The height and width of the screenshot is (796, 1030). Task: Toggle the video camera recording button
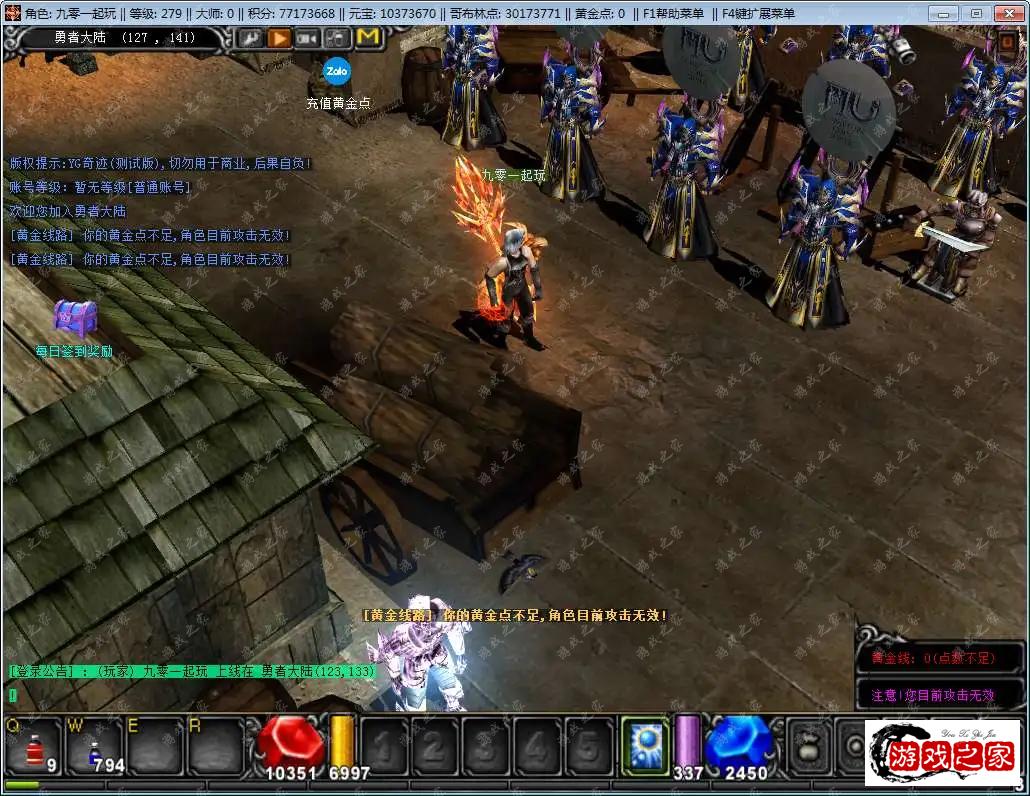tap(308, 38)
